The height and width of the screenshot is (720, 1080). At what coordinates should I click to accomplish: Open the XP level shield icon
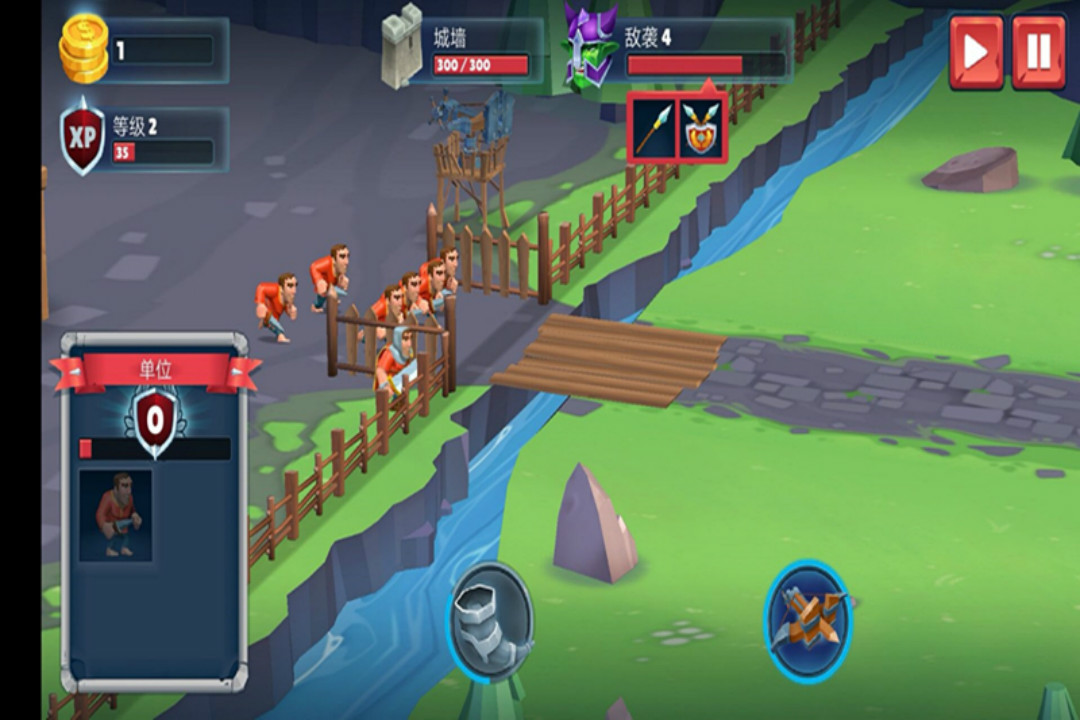(83, 138)
